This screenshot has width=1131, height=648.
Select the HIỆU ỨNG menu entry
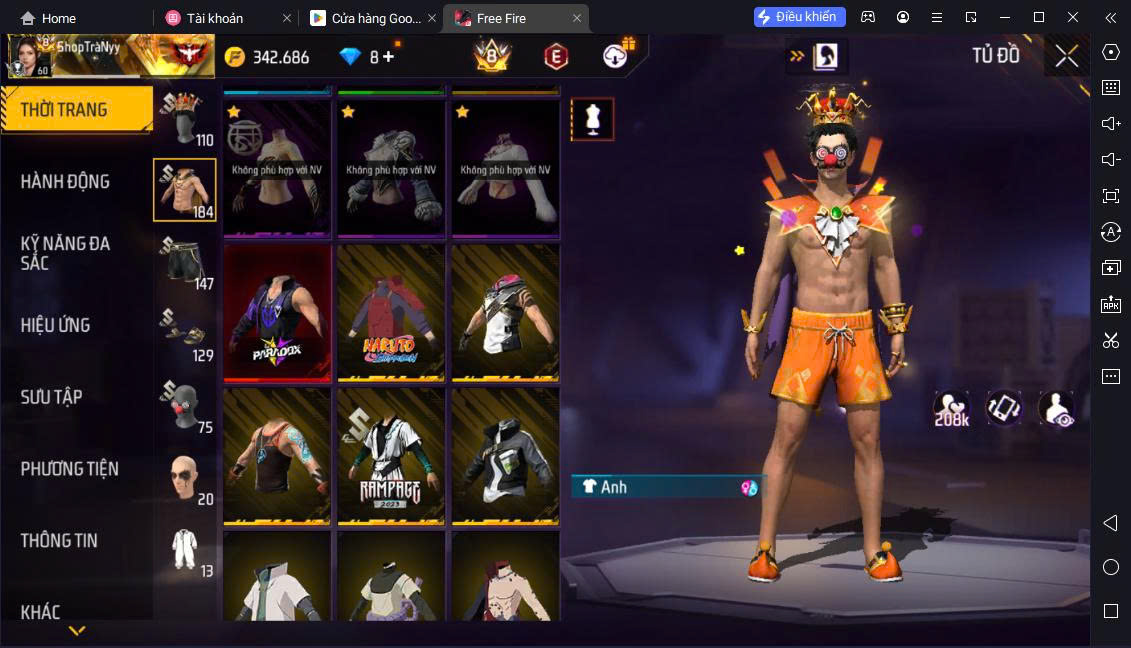click(x=55, y=325)
